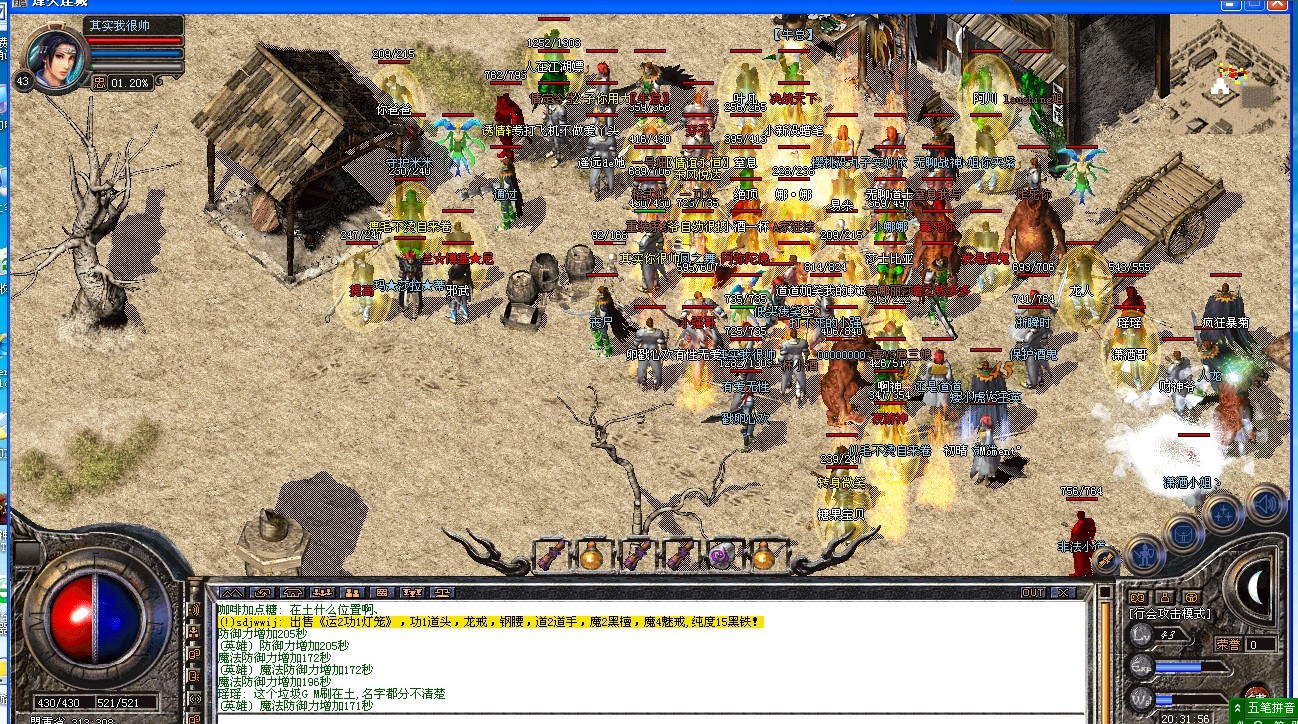Click the guild icon above the Lv bar
The height and width of the screenshot is (724, 1298).
pyautogui.click(x=1138, y=597)
